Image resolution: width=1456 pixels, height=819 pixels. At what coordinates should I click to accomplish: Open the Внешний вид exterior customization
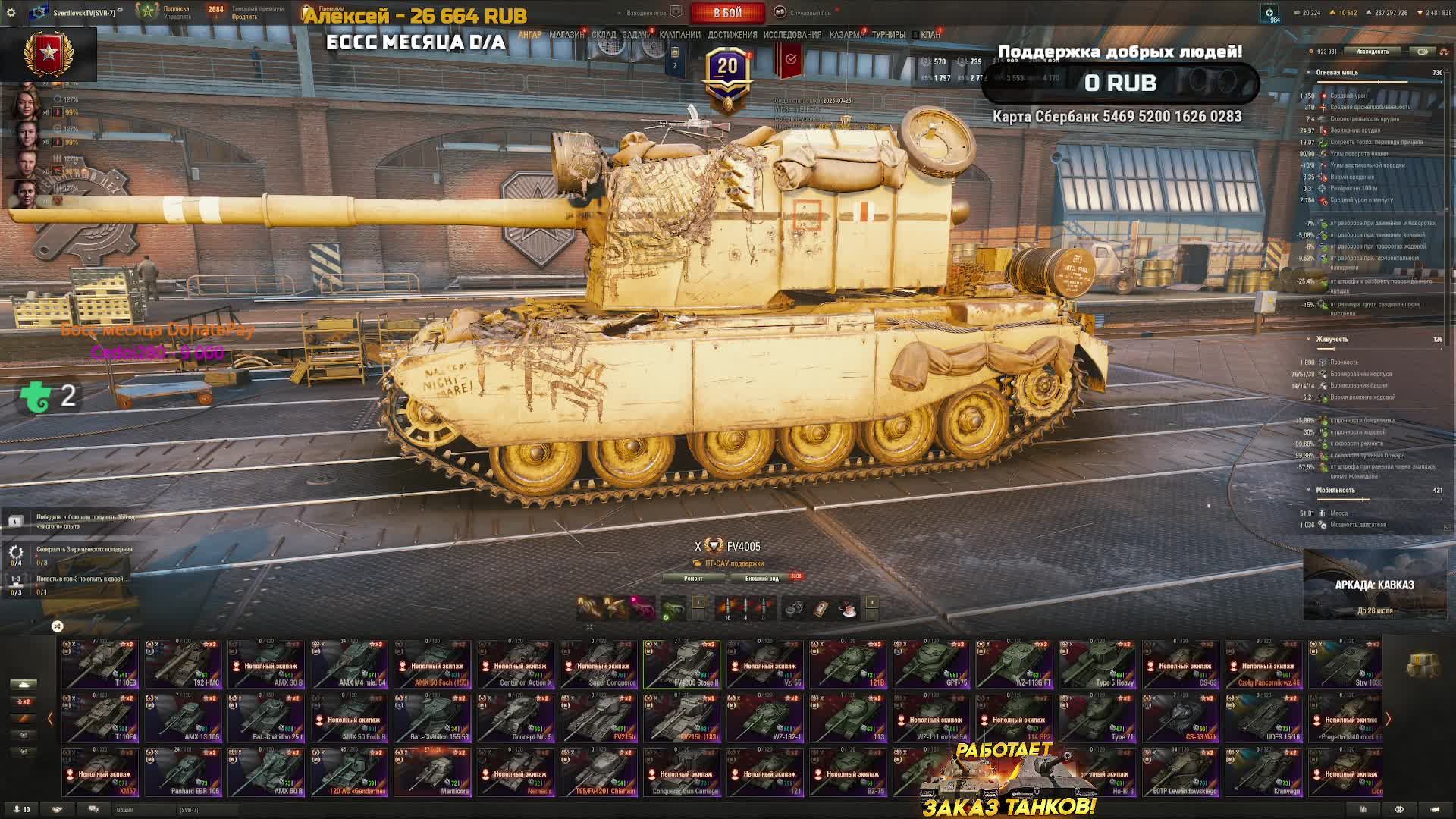pyautogui.click(x=761, y=579)
